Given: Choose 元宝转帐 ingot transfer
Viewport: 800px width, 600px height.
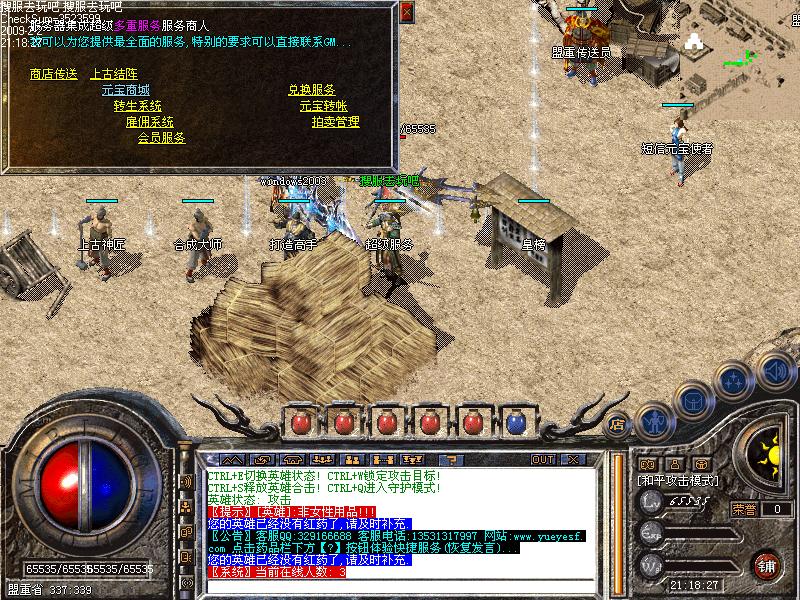Looking at the screenshot, I should tap(323, 106).
